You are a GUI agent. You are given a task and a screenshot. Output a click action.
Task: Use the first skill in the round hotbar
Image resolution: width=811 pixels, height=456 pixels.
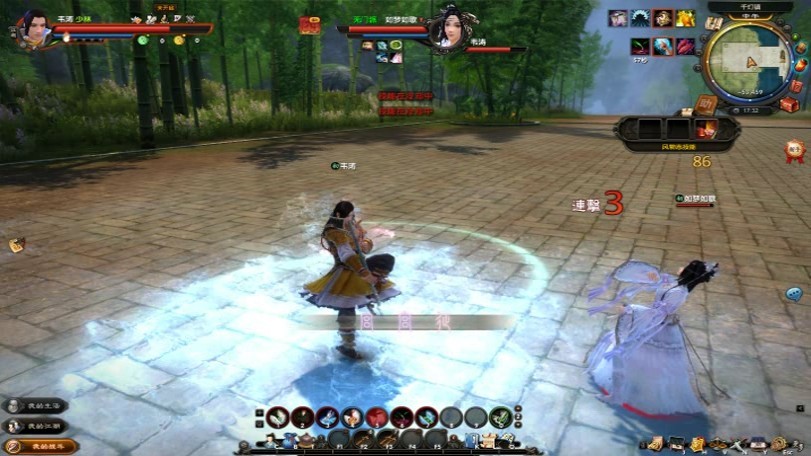(x=279, y=417)
